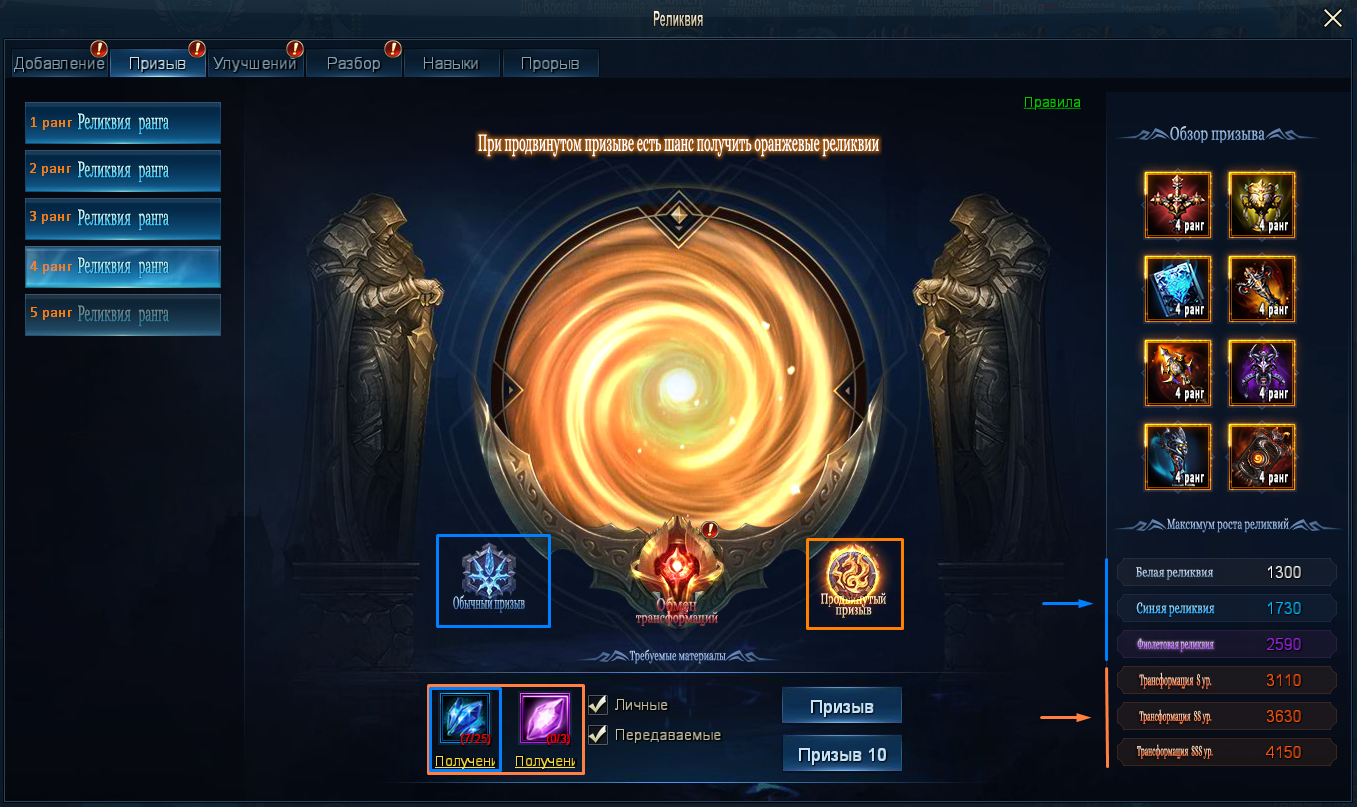Screen dimensions: 1357x807
Task: Open Обмен трансформаций
Action: (x=677, y=576)
